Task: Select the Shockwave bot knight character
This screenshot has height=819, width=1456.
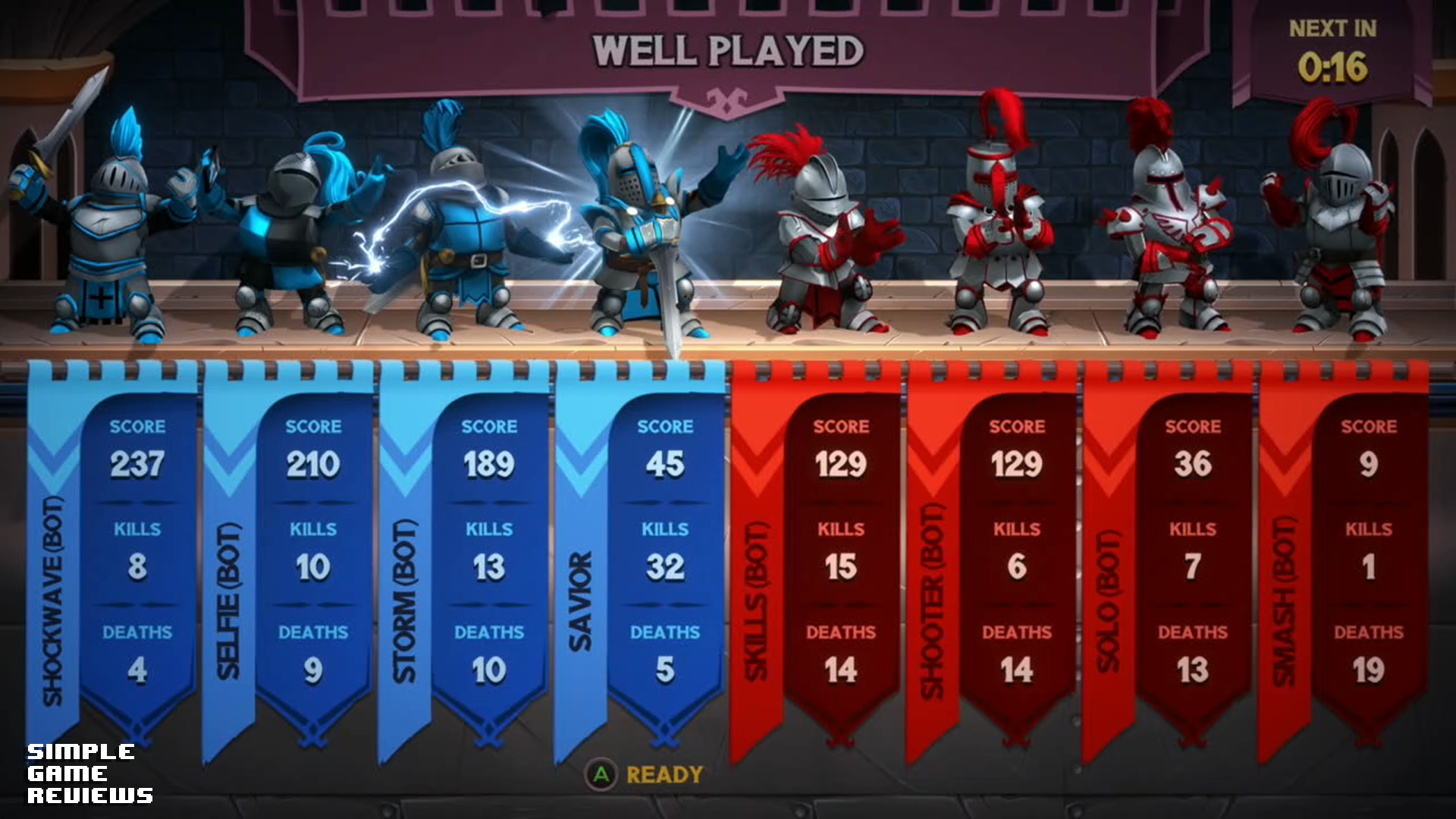Action: [106, 235]
